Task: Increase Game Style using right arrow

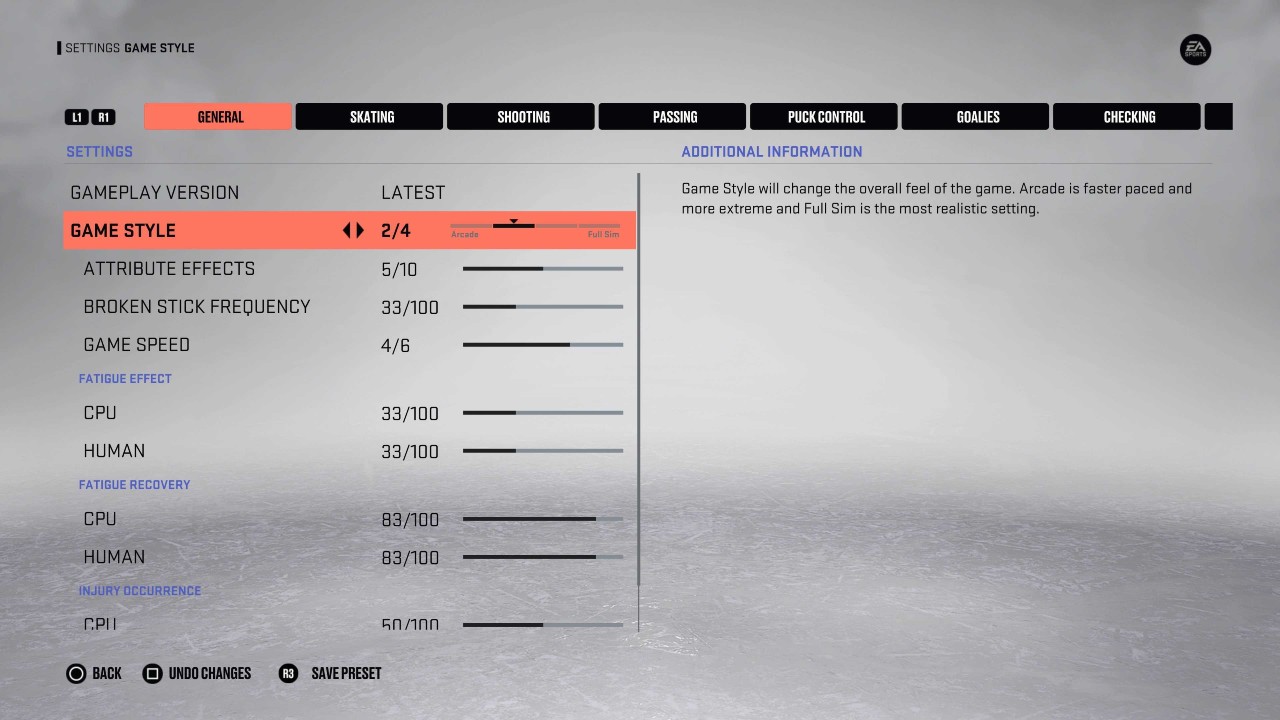Action: tap(358, 230)
